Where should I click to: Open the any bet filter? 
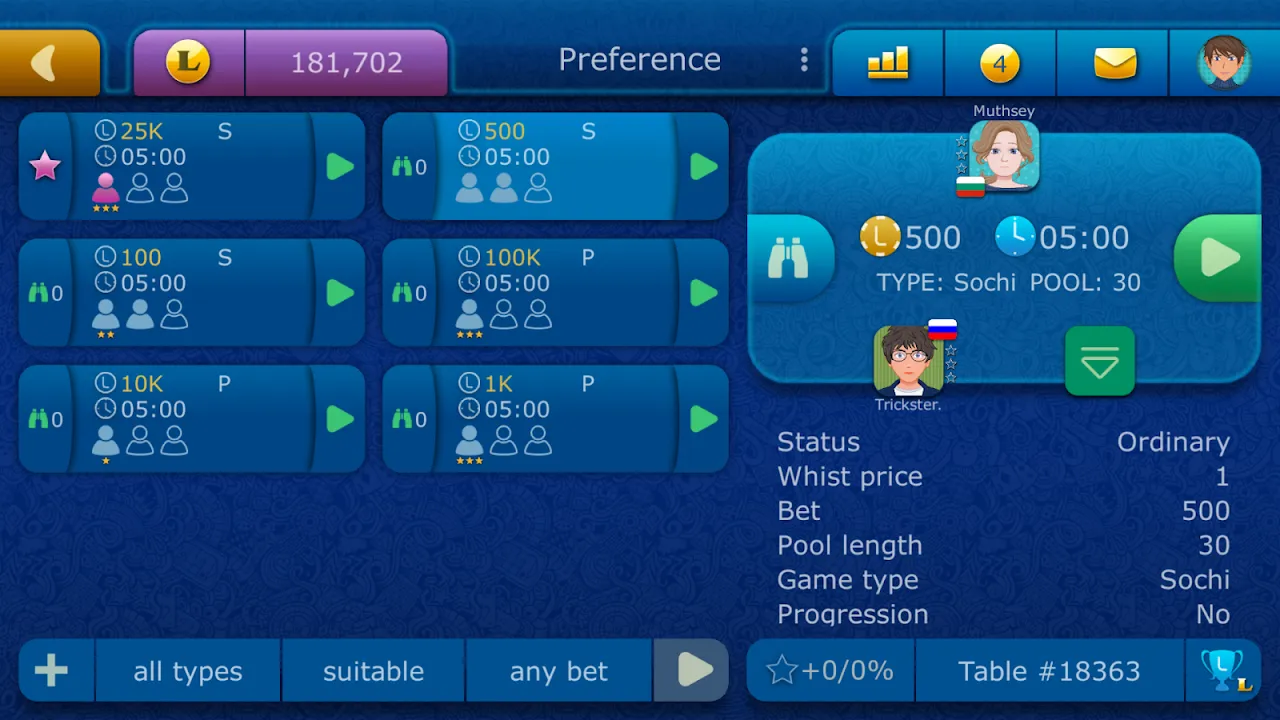click(558, 671)
